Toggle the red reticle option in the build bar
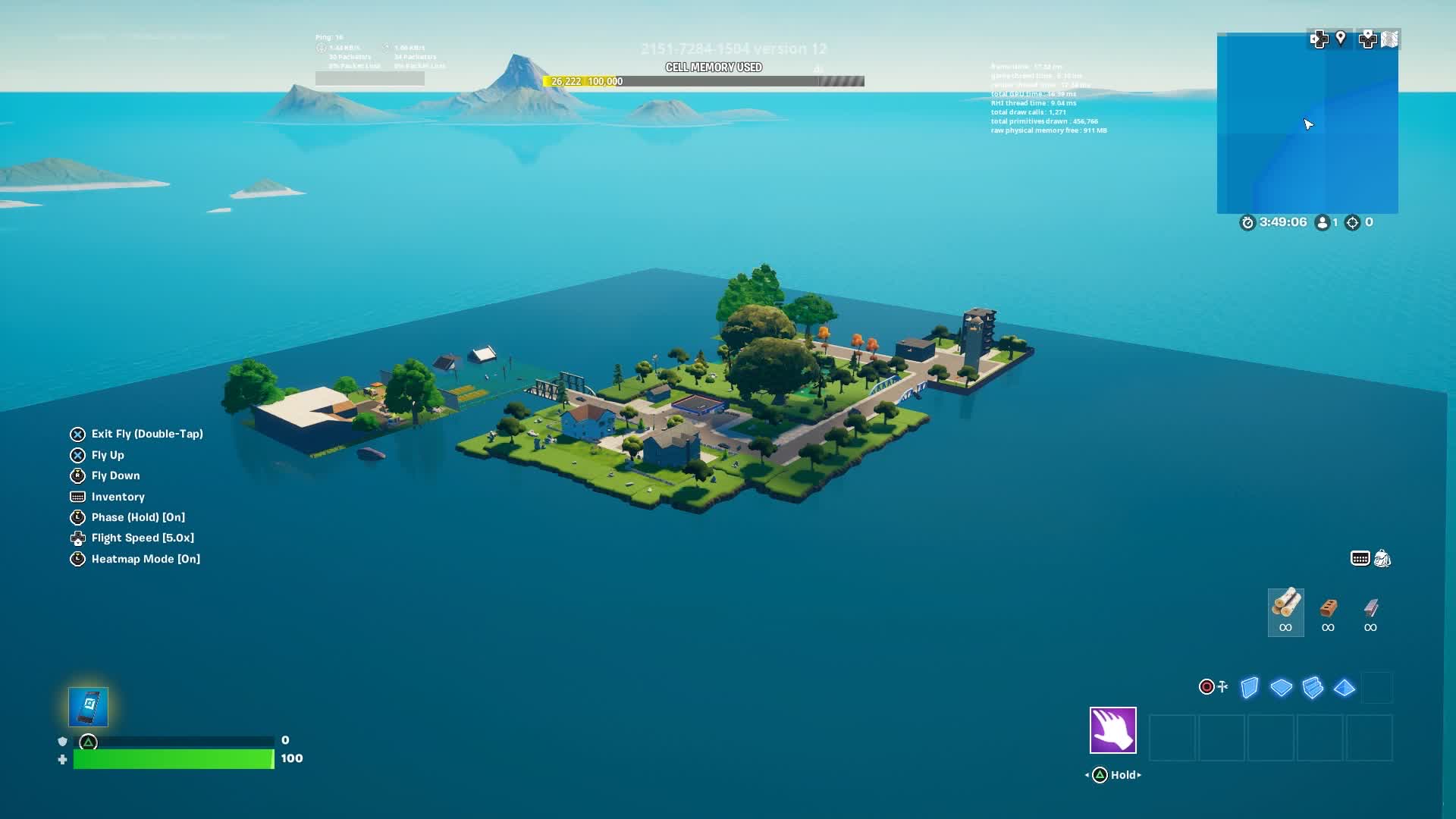The width and height of the screenshot is (1456, 819). [1206, 686]
